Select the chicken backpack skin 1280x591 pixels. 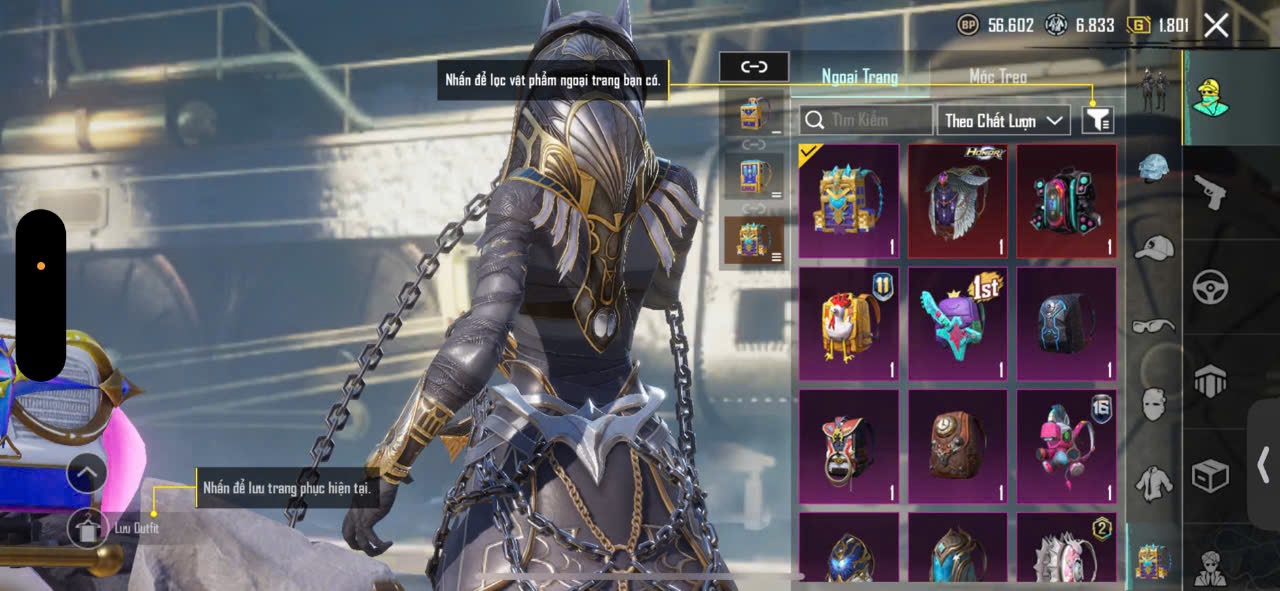pyautogui.click(x=848, y=324)
